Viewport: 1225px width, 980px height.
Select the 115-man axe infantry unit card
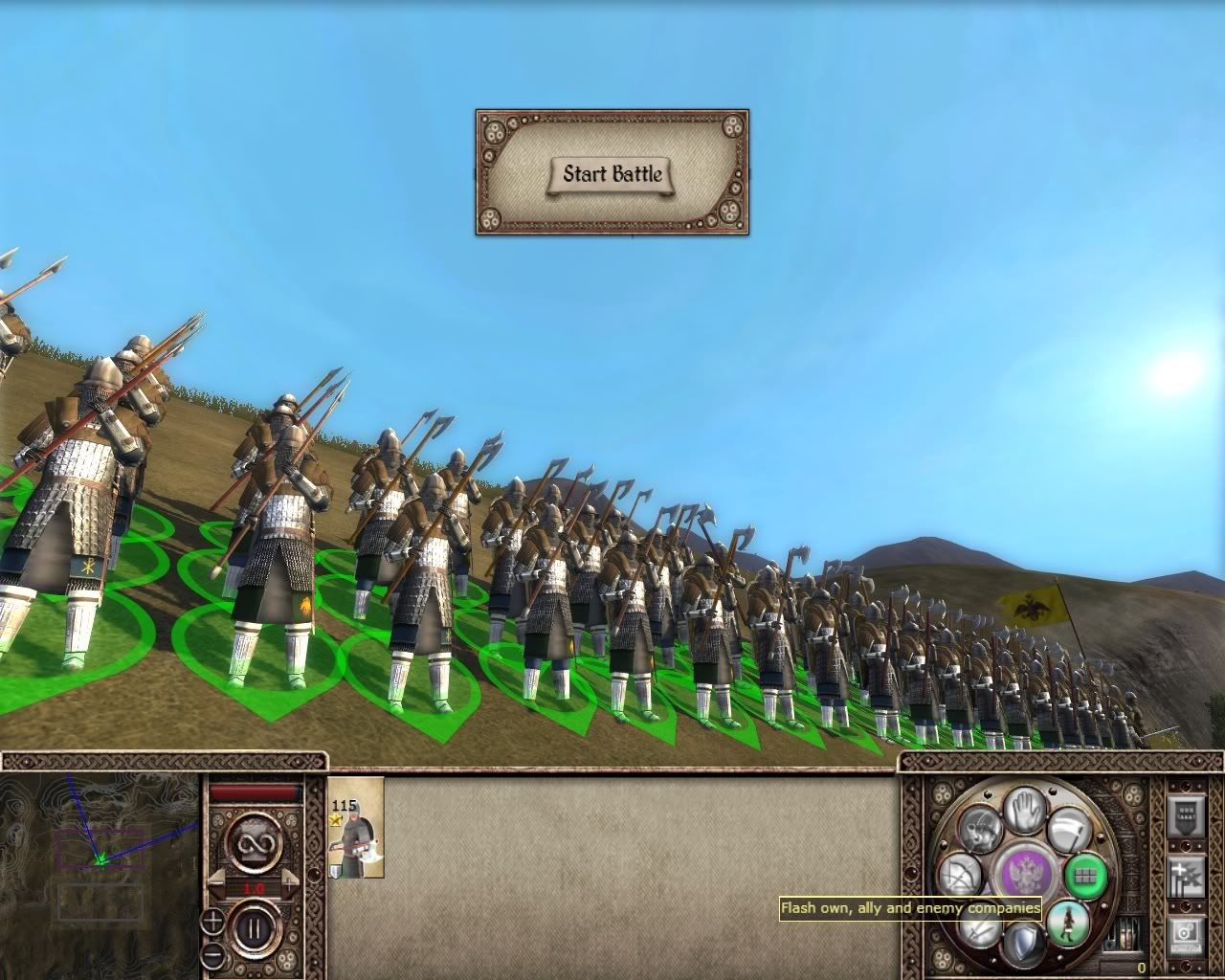(355, 829)
